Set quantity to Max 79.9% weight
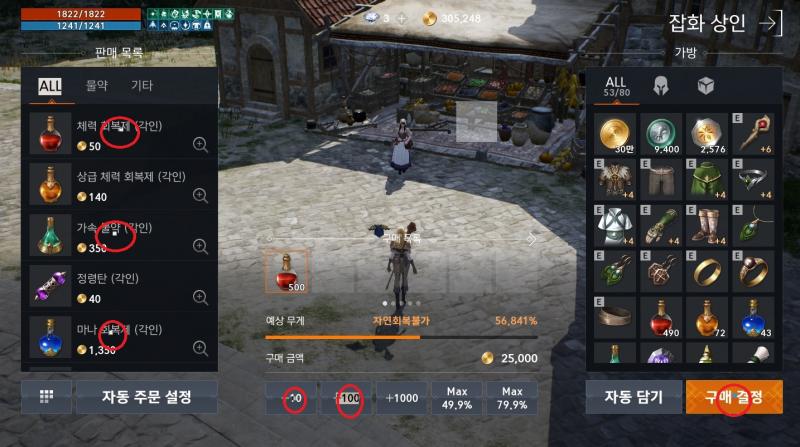 (513, 397)
